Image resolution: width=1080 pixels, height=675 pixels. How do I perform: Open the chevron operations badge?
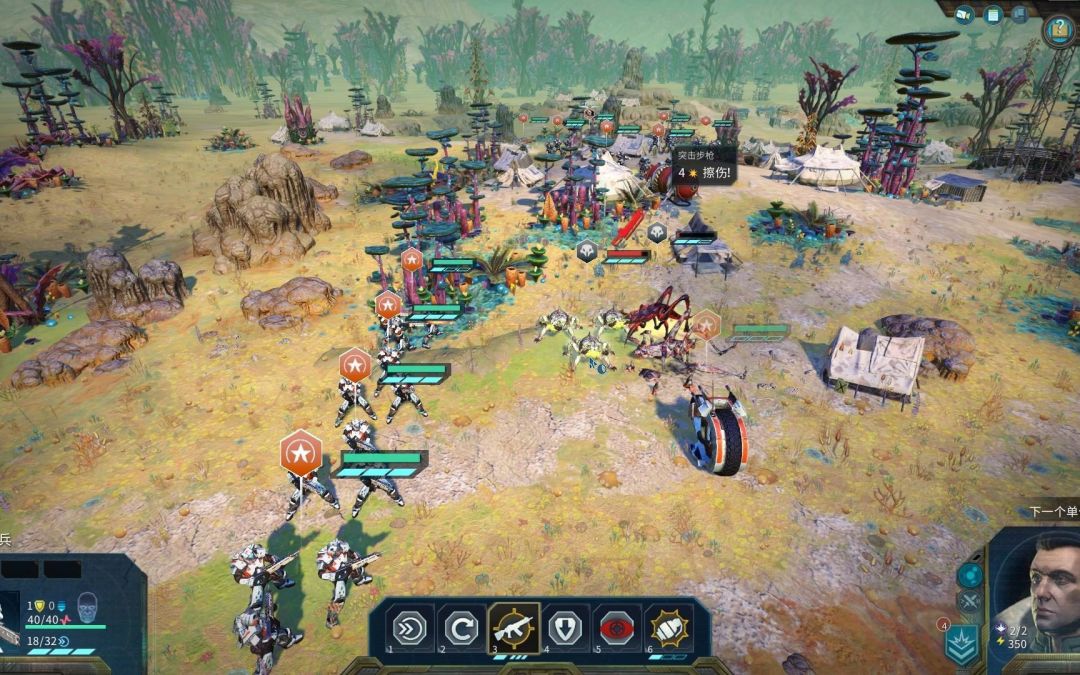tap(963, 645)
